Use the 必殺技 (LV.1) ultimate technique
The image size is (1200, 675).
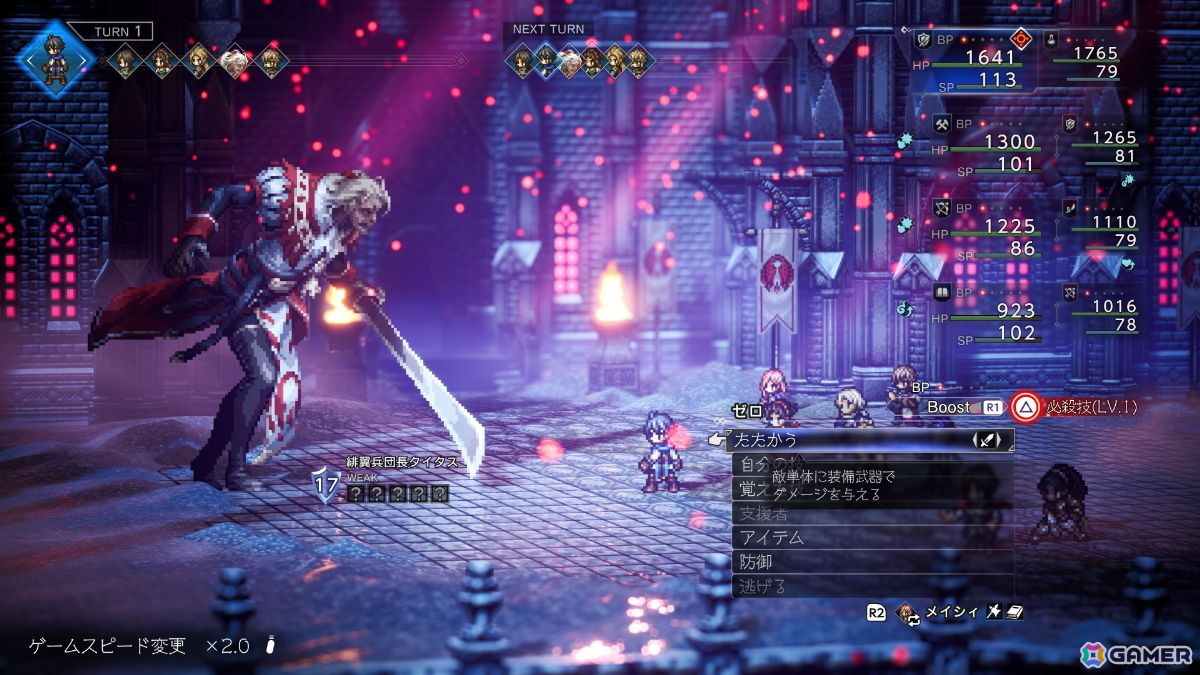[1075, 407]
